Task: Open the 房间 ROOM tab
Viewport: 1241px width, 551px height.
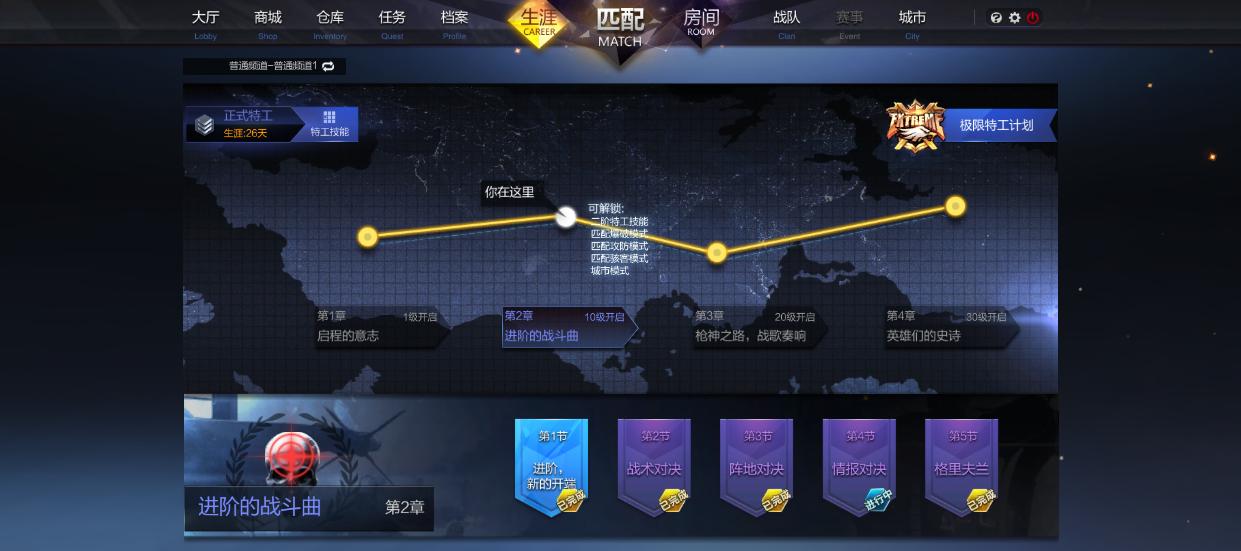Action: pyautogui.click(x=701, y=22)
